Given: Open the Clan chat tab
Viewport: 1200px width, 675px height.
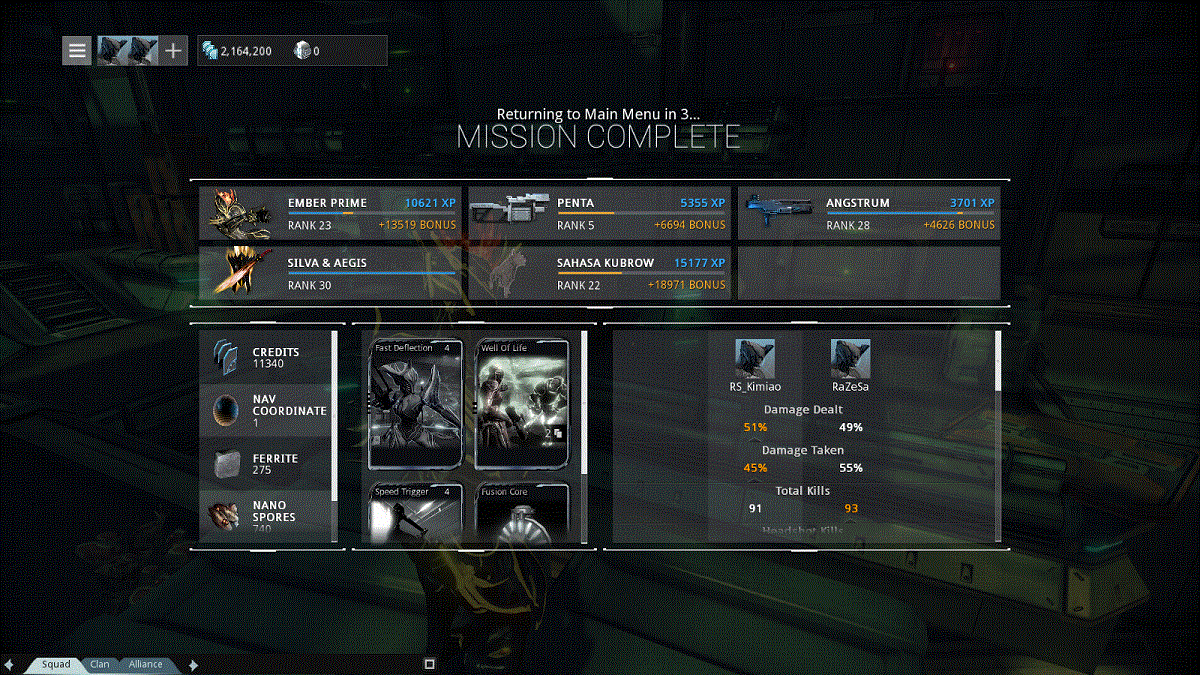Looking at the screenshot, I should (100, 664).
